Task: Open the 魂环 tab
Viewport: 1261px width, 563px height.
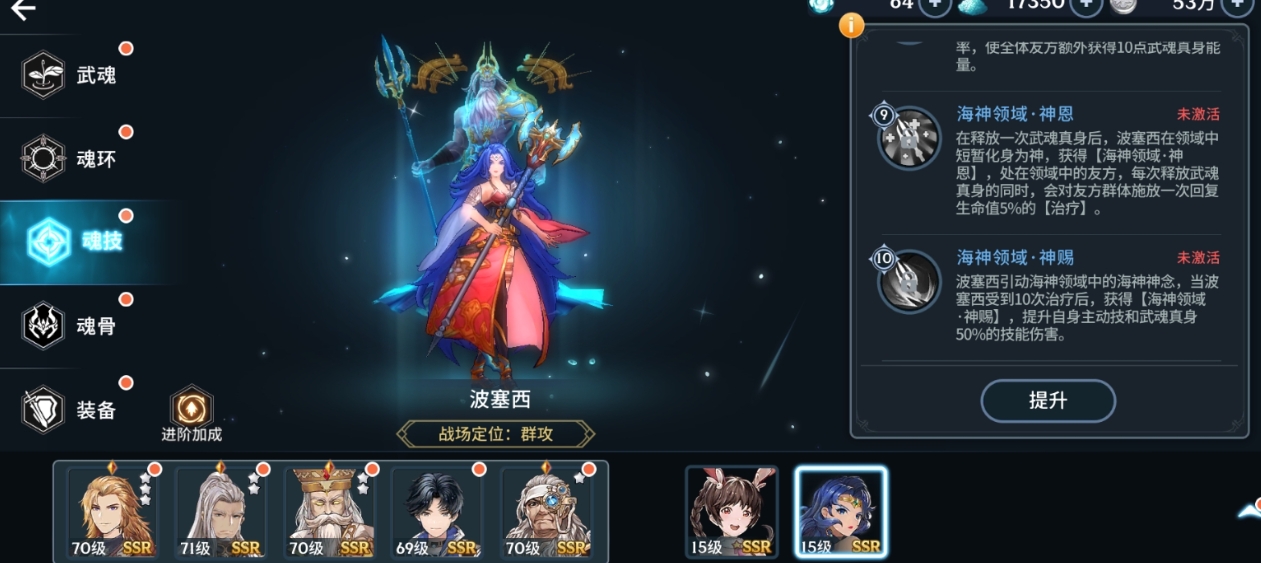Action: tap(70, 158)
